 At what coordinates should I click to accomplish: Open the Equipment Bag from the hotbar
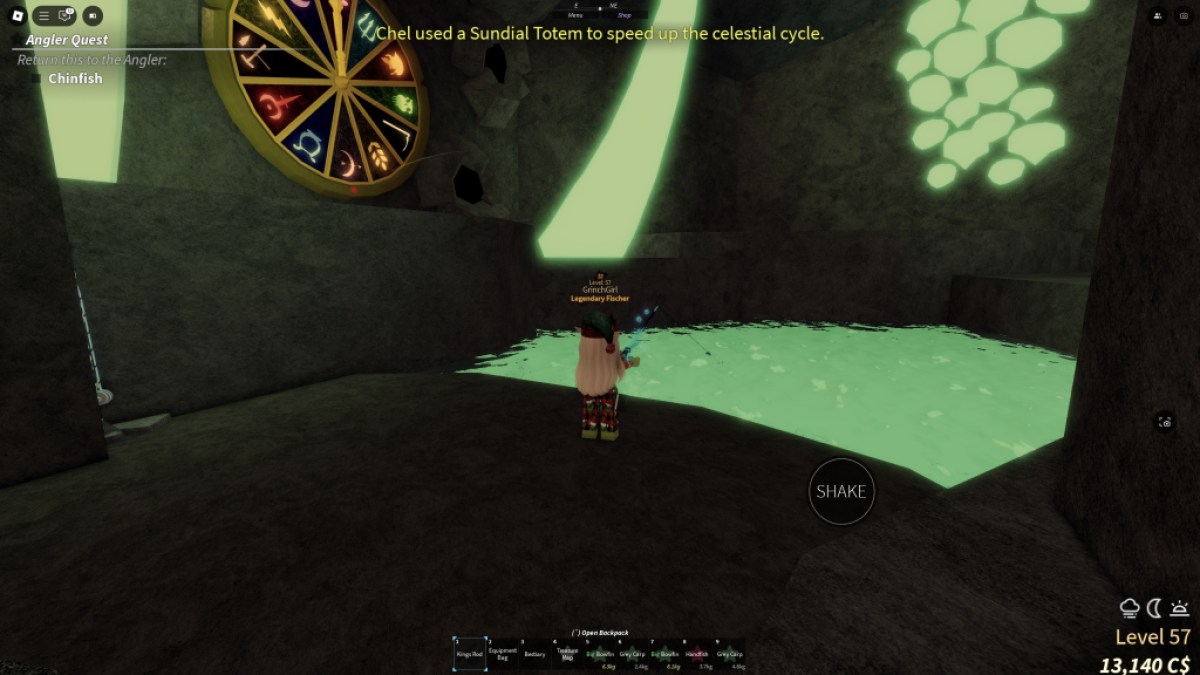click(503, 654)
